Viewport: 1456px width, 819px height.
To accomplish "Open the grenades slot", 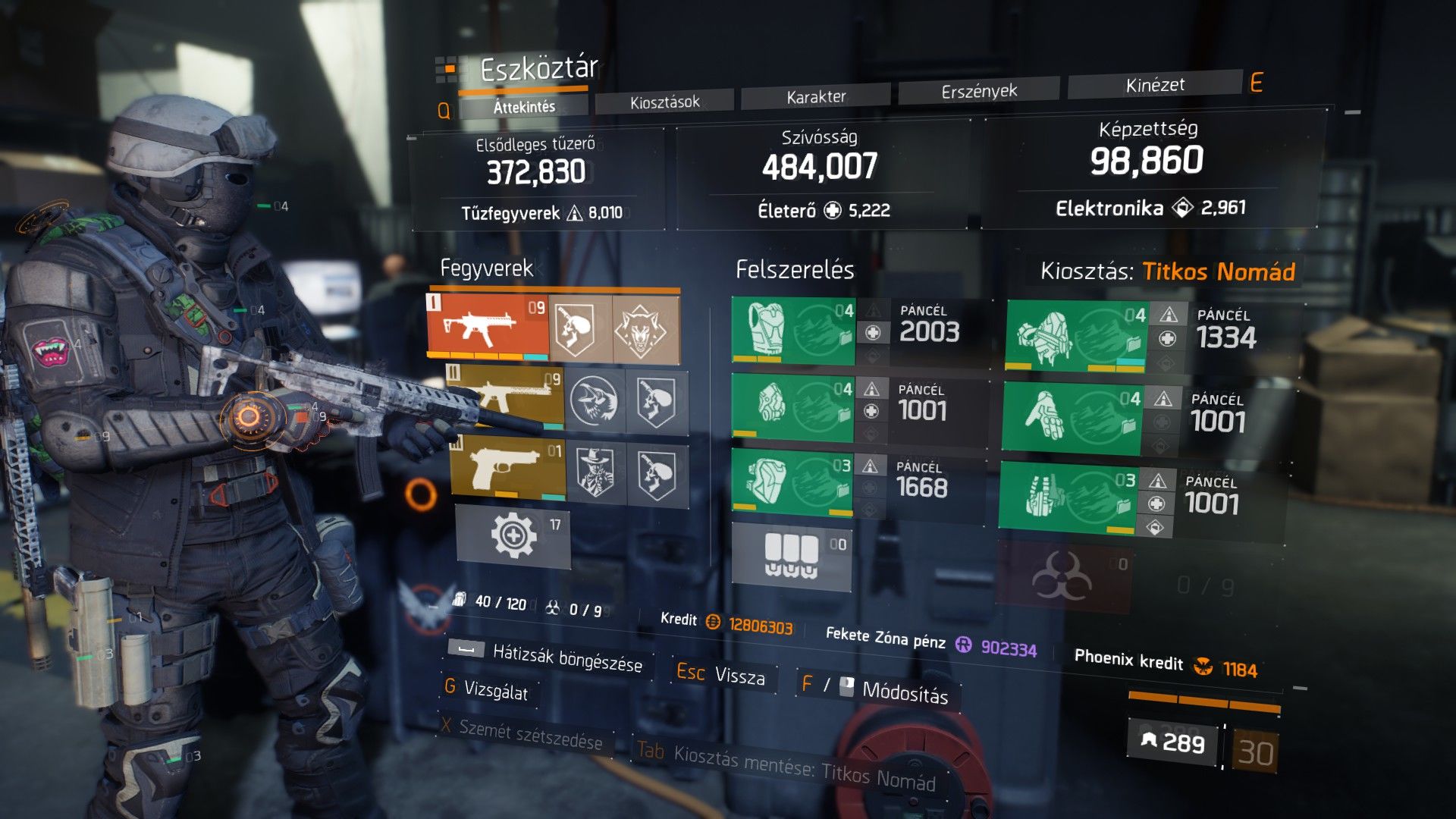I will tap(792, 557).
